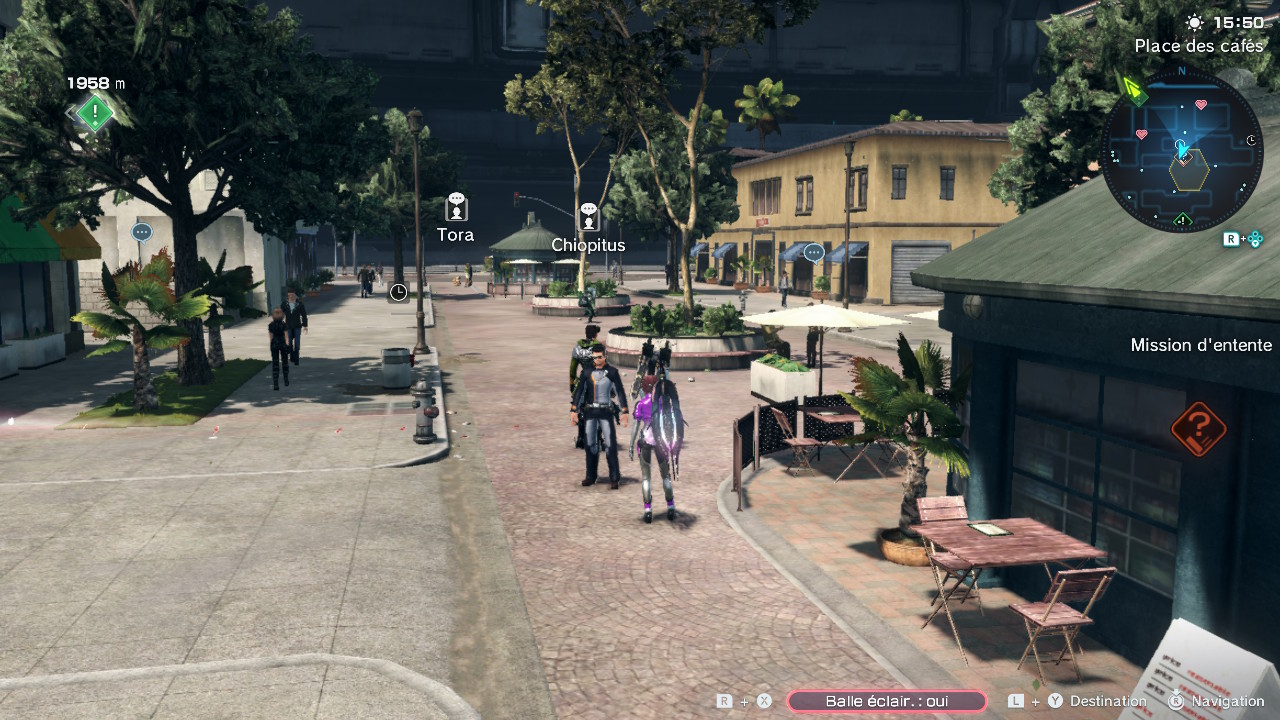The height and width of the screenshot is (720, 1280).
Task: Select the Chiopitus talk marker
Action: (x=588, y=216)
